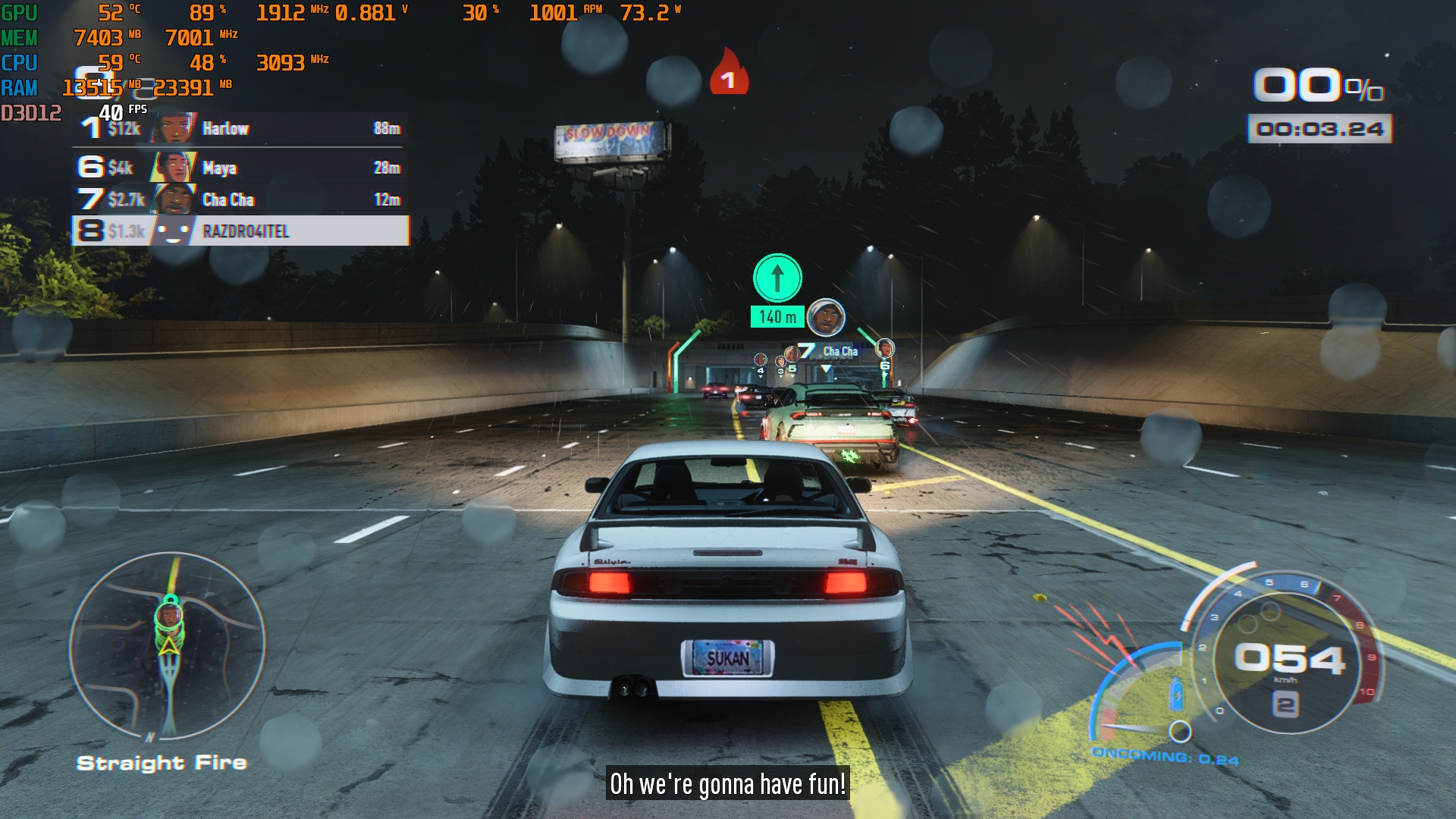Viewport: 1456px width, 819px height.
Task: Open the circular minimap
Action: [168, 646]
